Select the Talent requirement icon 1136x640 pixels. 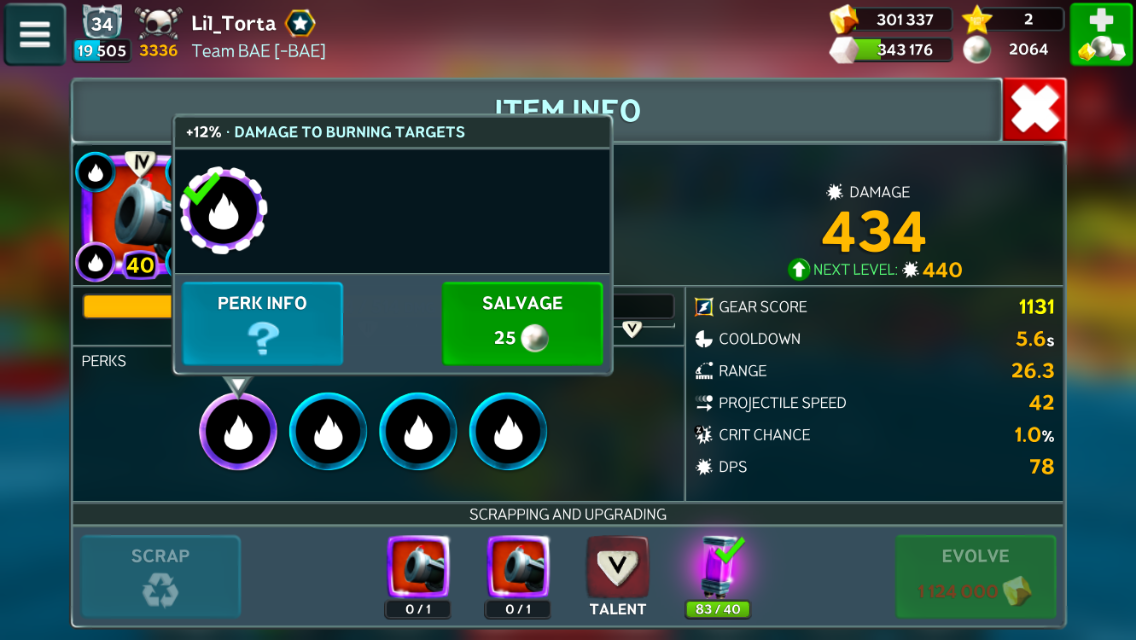pos(617,569)
